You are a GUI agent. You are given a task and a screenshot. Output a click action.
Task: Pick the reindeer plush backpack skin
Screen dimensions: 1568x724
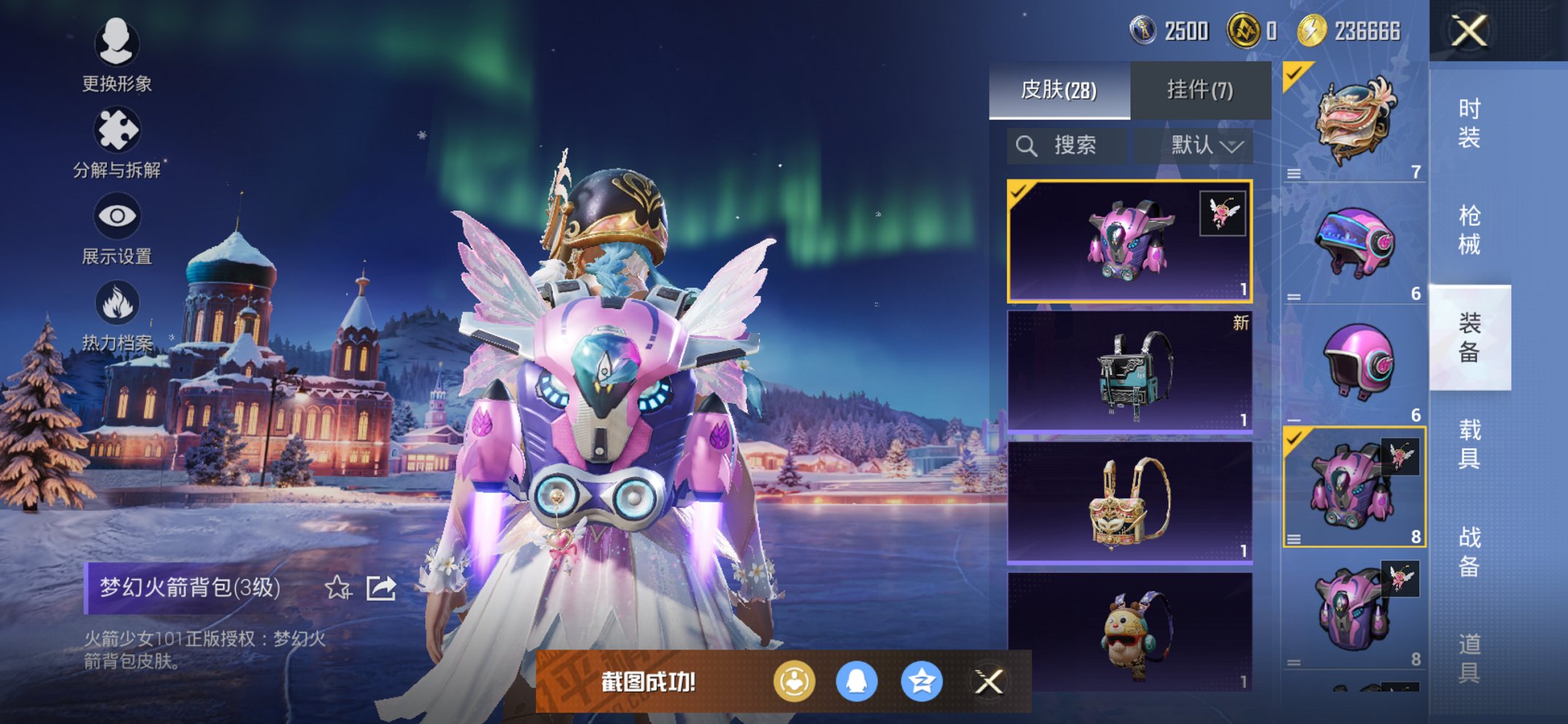(x=1129, y=632)
